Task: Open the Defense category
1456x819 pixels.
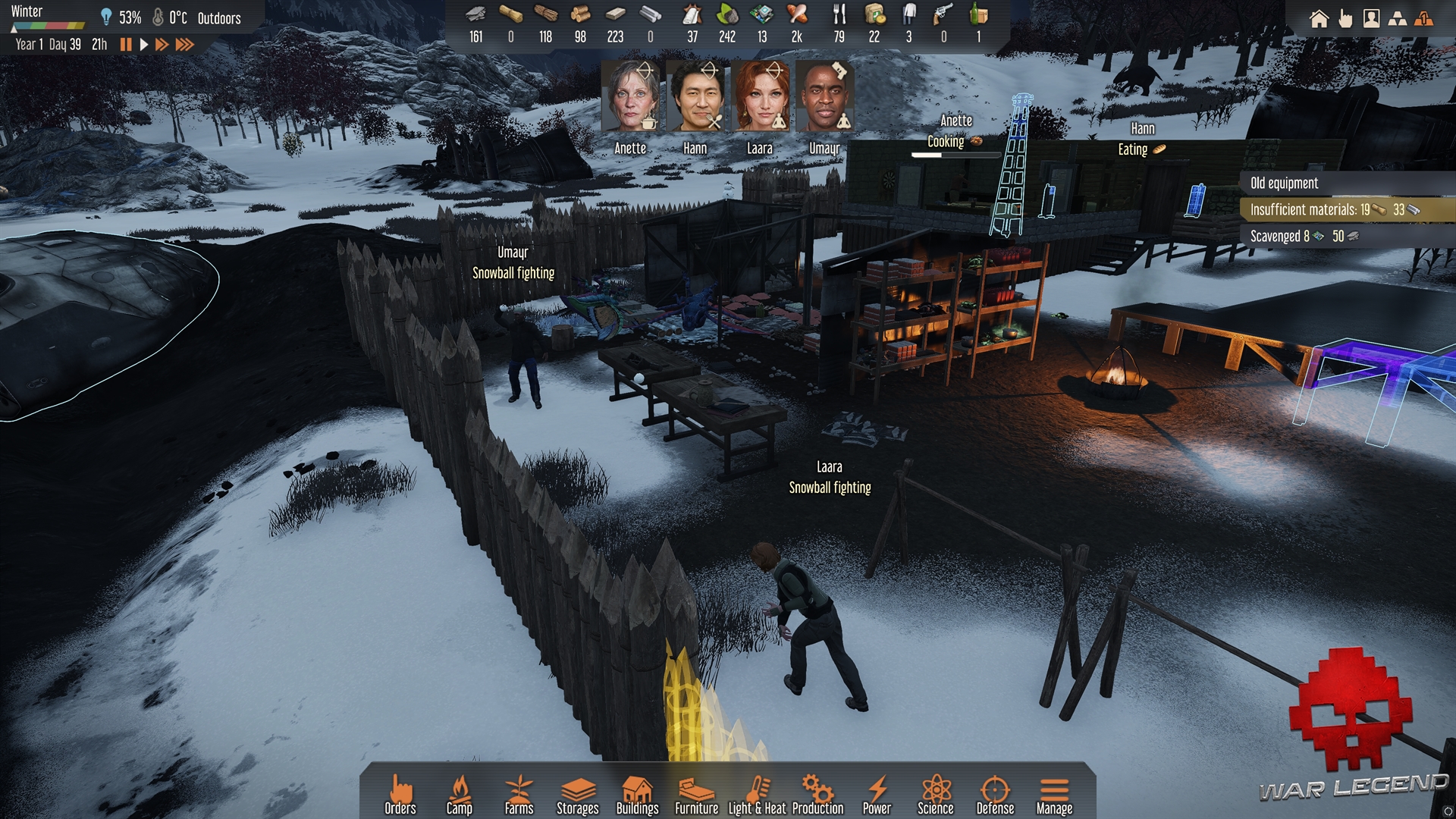Action: pos(995,795)
